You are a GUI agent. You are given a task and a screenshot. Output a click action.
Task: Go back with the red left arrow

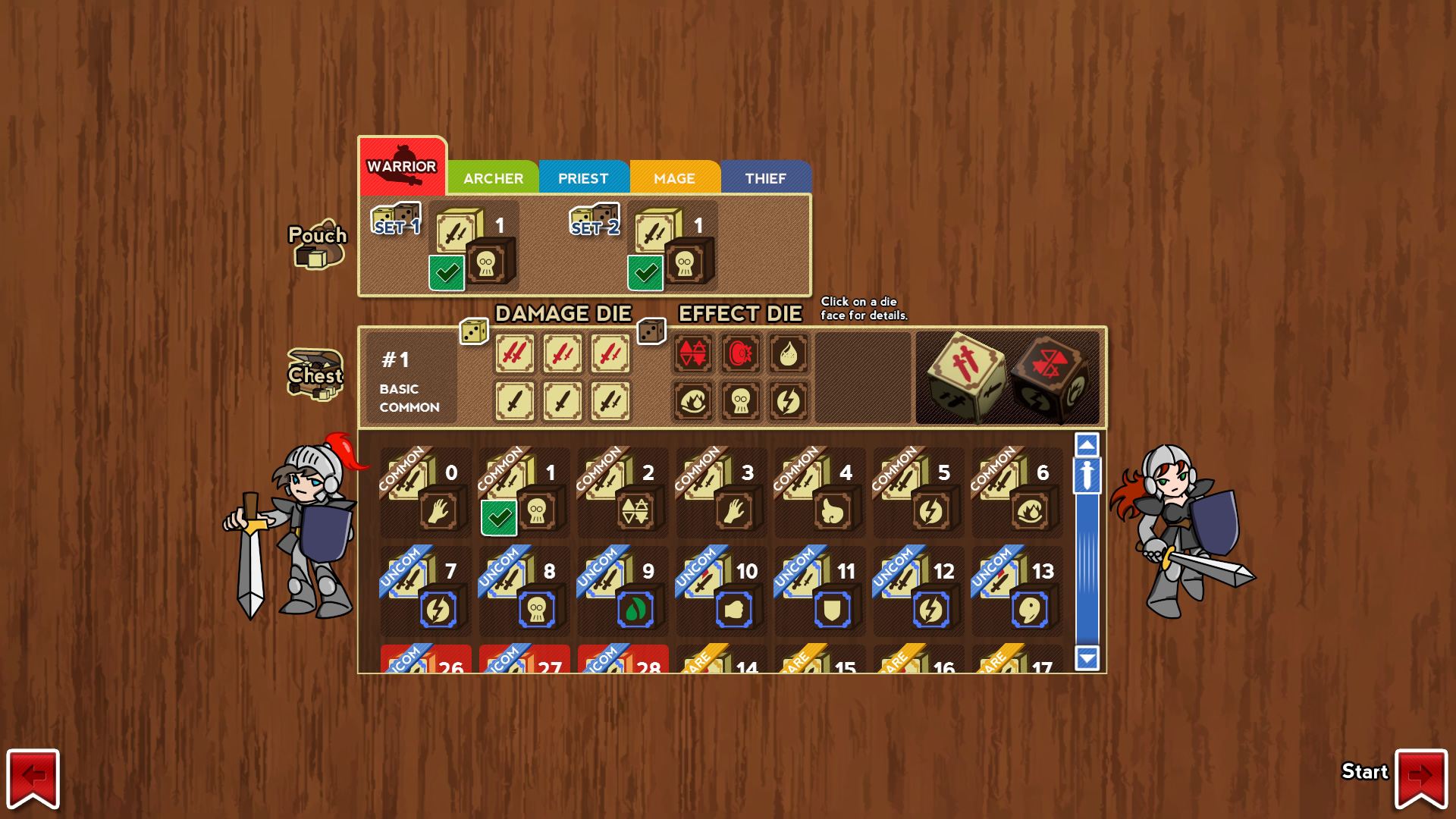(33, 777)
